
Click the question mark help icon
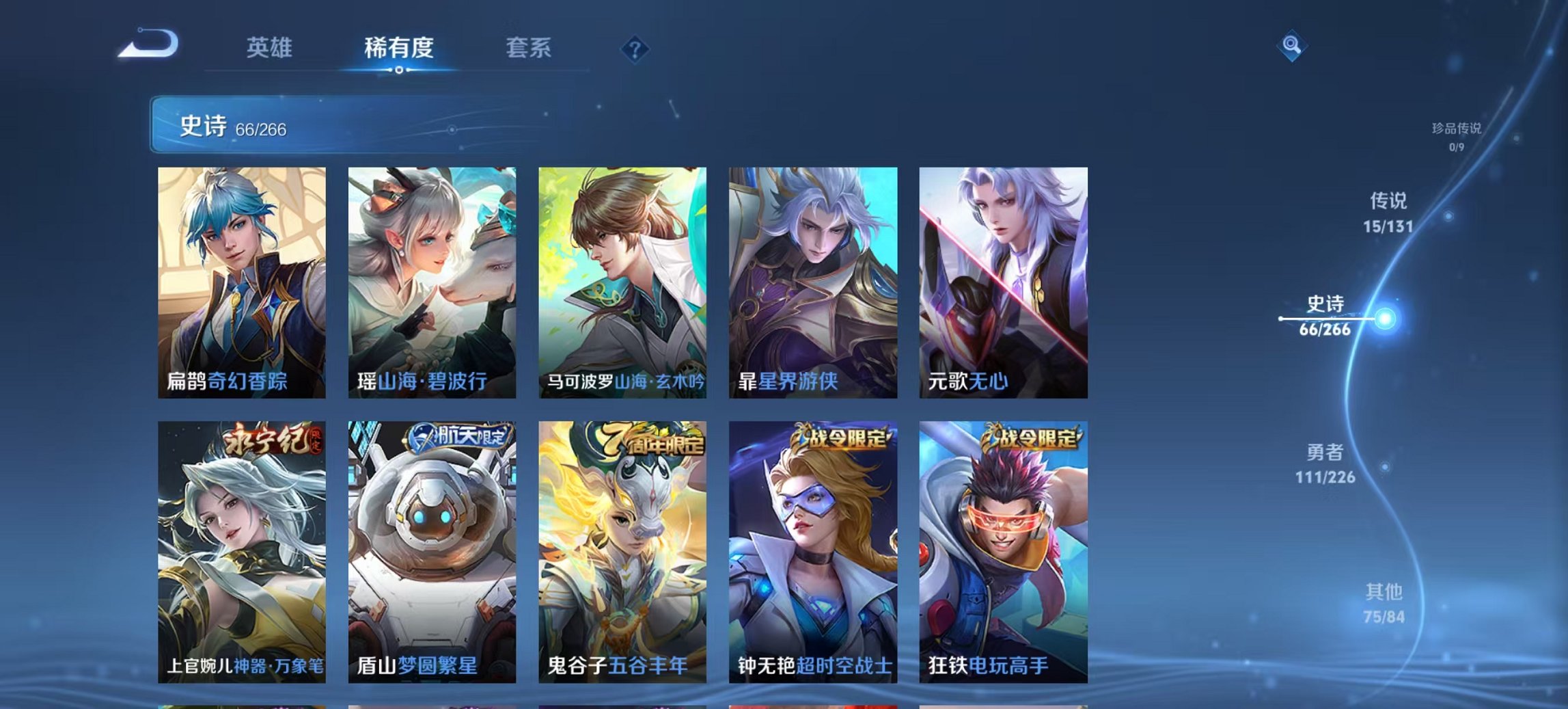pos(634,48)
